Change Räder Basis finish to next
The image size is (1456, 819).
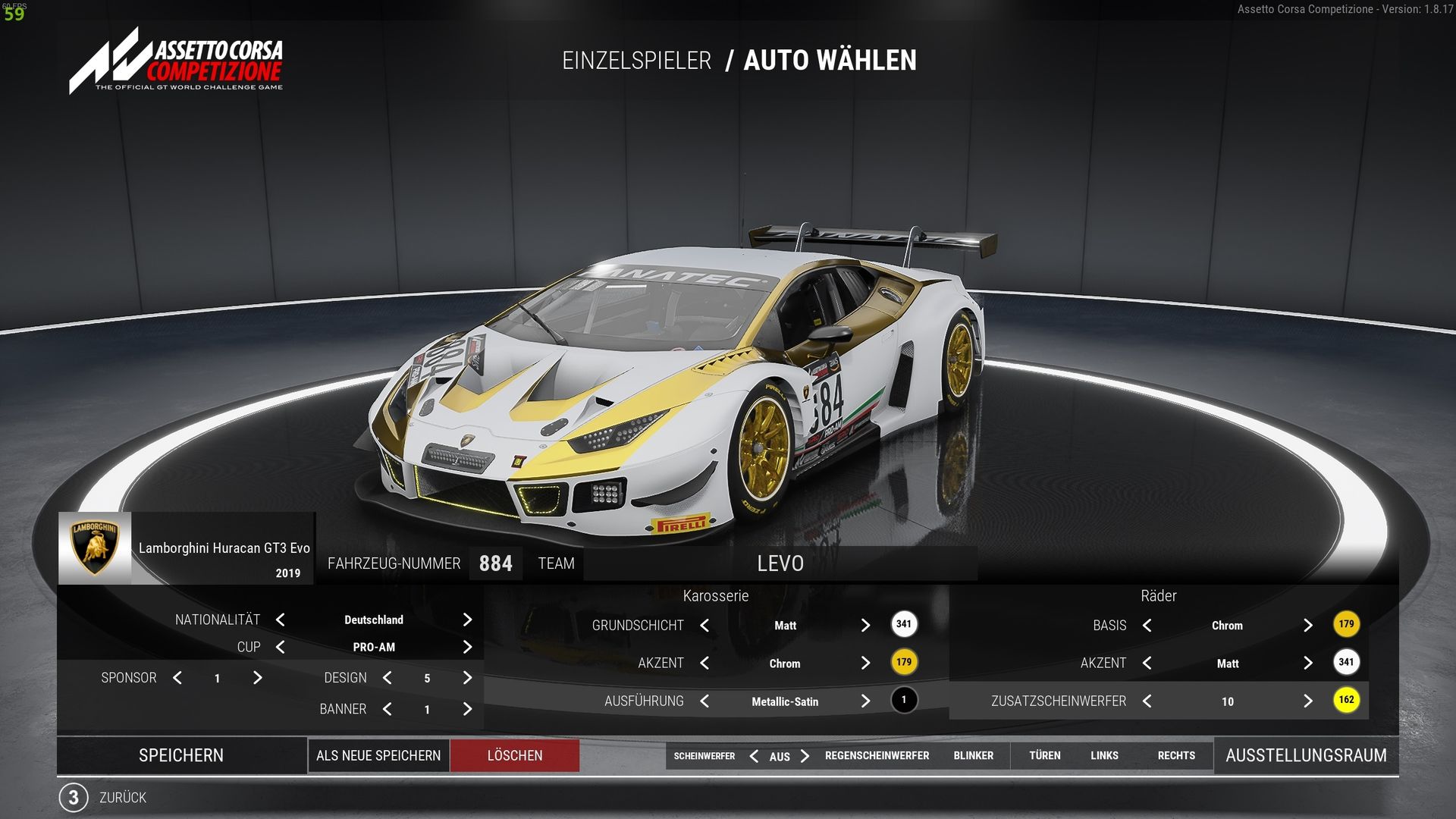coord(1307,625)
